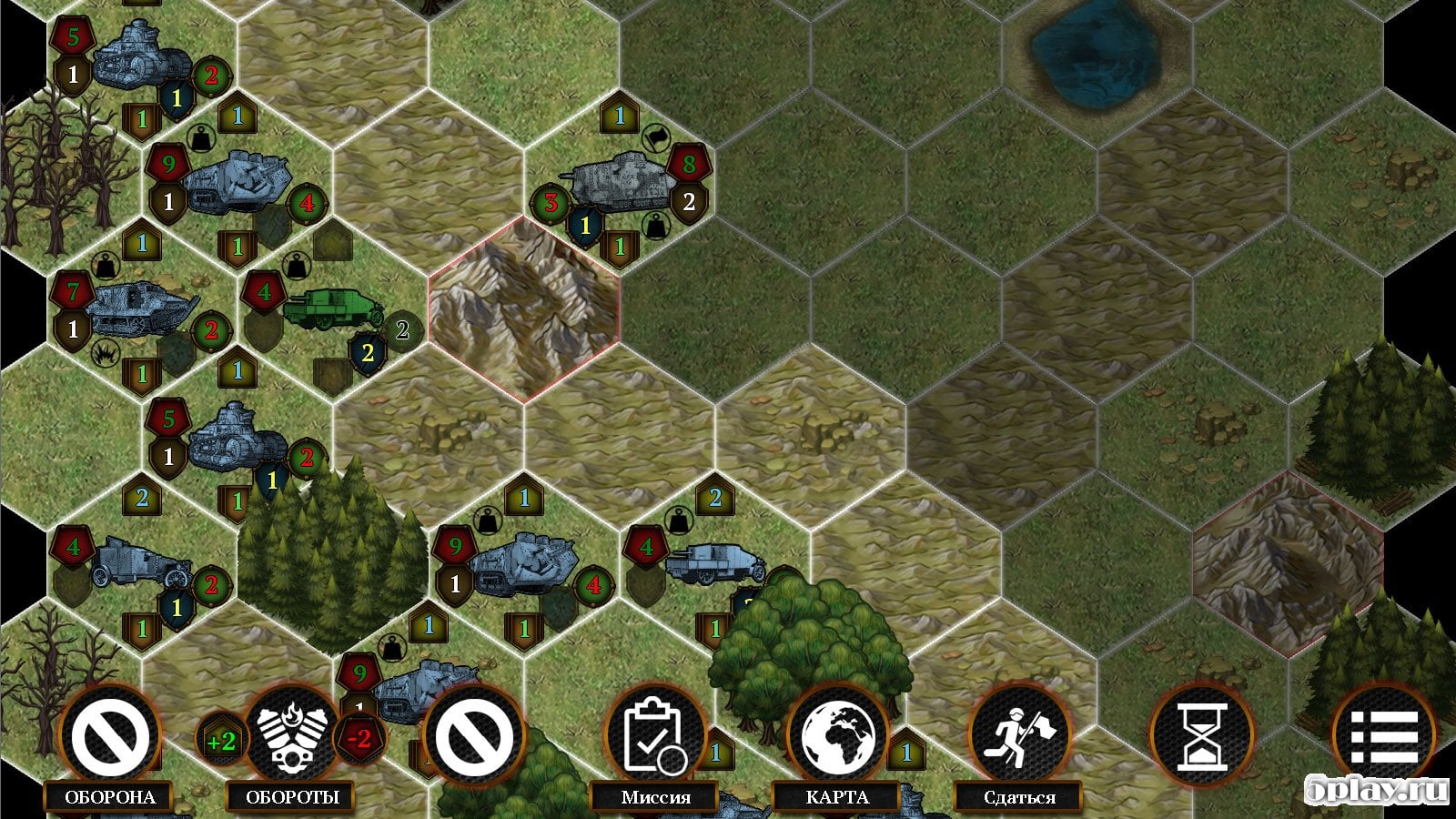End the turn with the hourglass button
The image size is (1456, 819).
click(1201, 736)
